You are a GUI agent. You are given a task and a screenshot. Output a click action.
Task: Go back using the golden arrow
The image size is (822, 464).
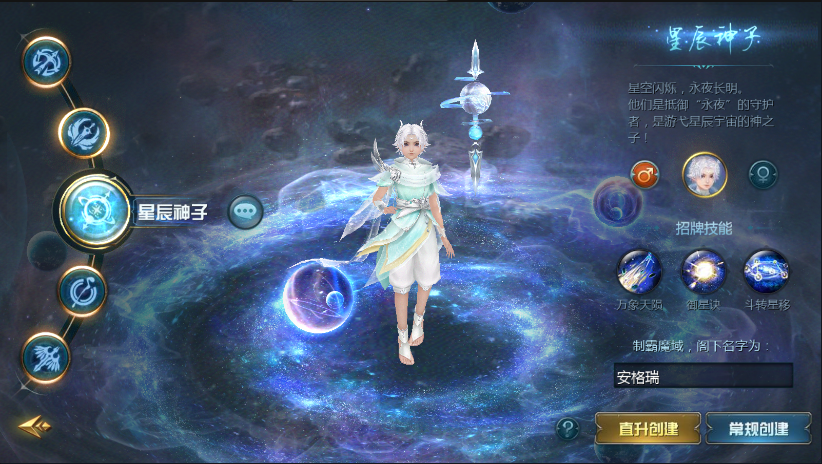pos(33,425)
